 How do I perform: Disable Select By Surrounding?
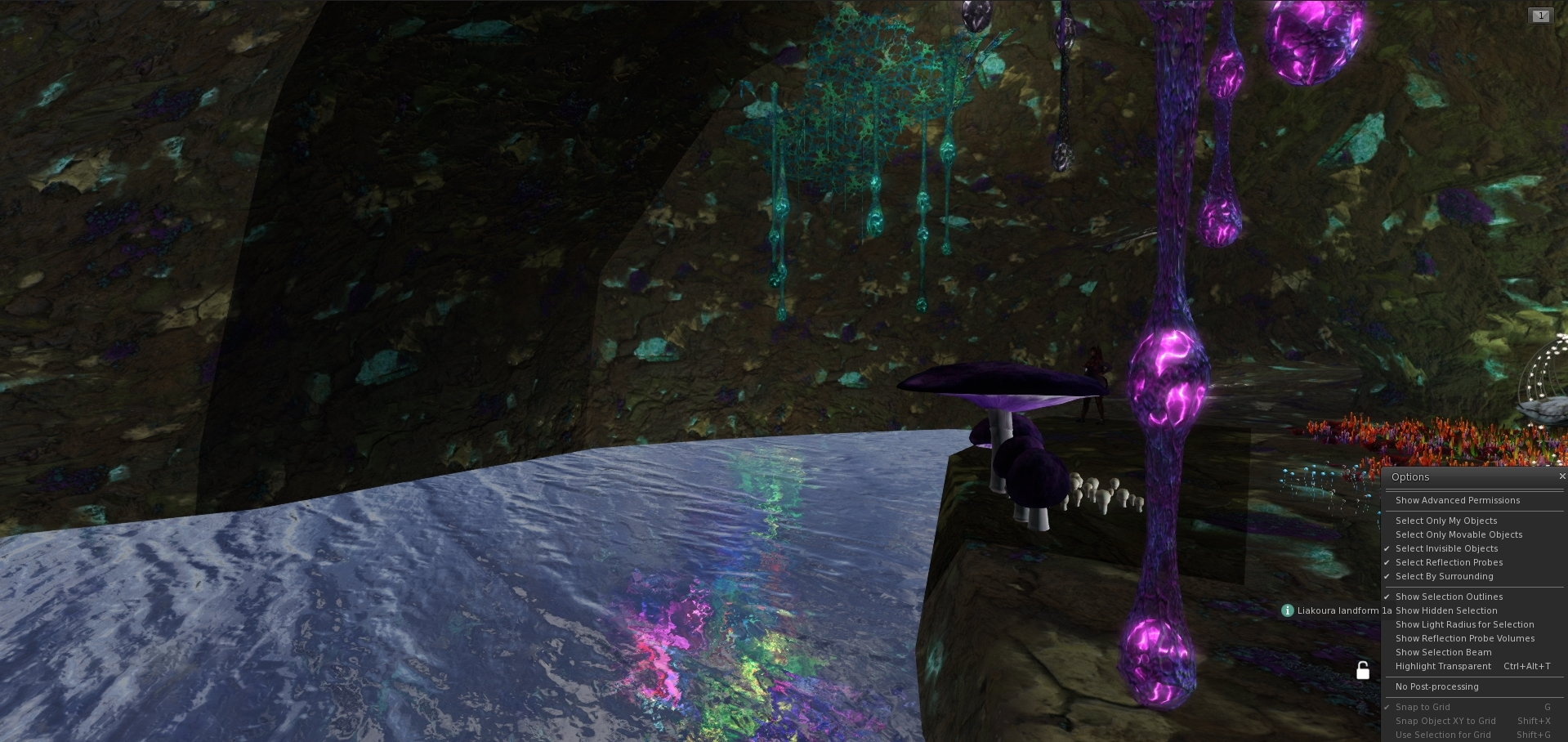1444,576
